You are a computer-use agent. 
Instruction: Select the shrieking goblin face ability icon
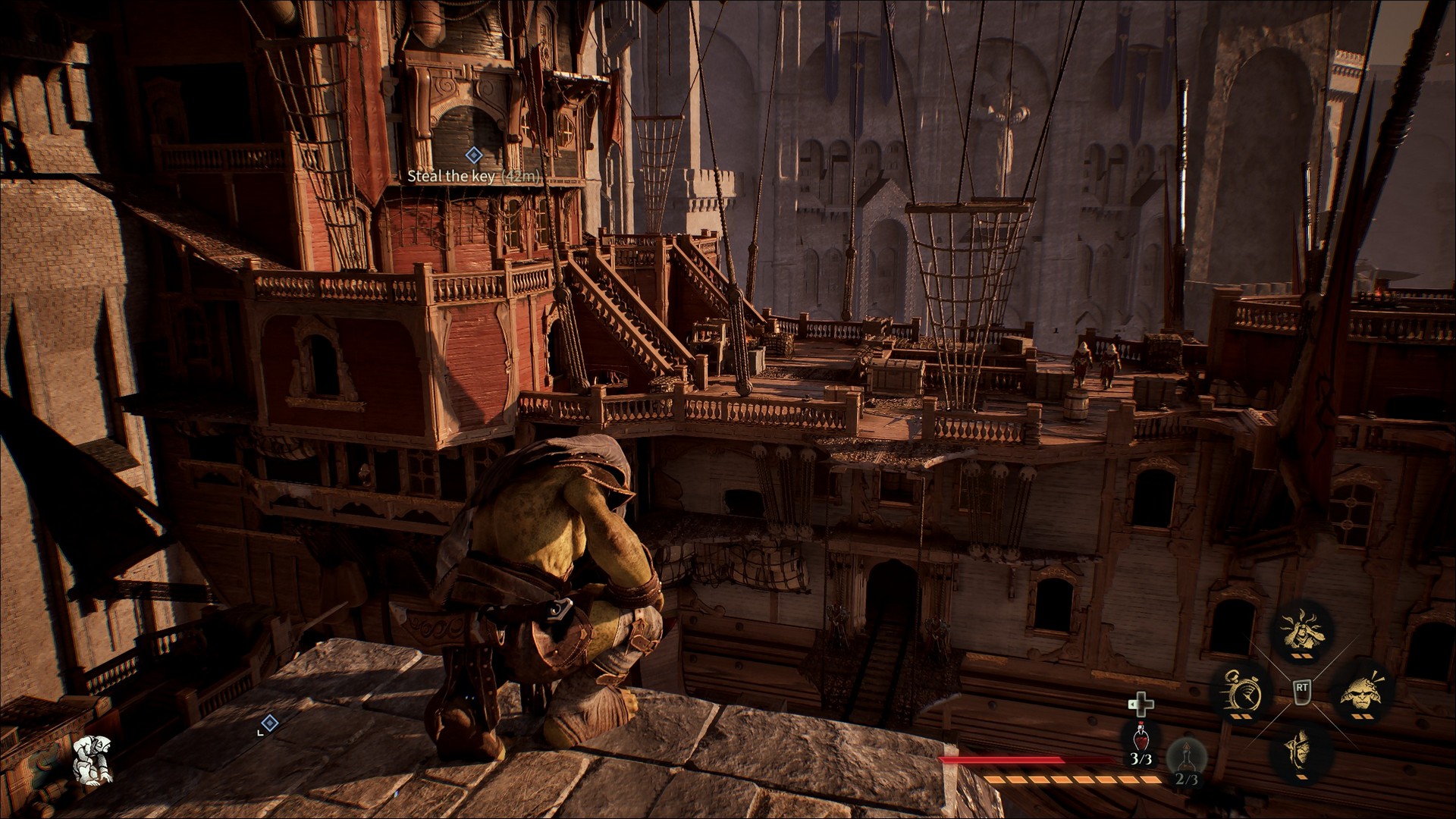(x=1361, y=692)
